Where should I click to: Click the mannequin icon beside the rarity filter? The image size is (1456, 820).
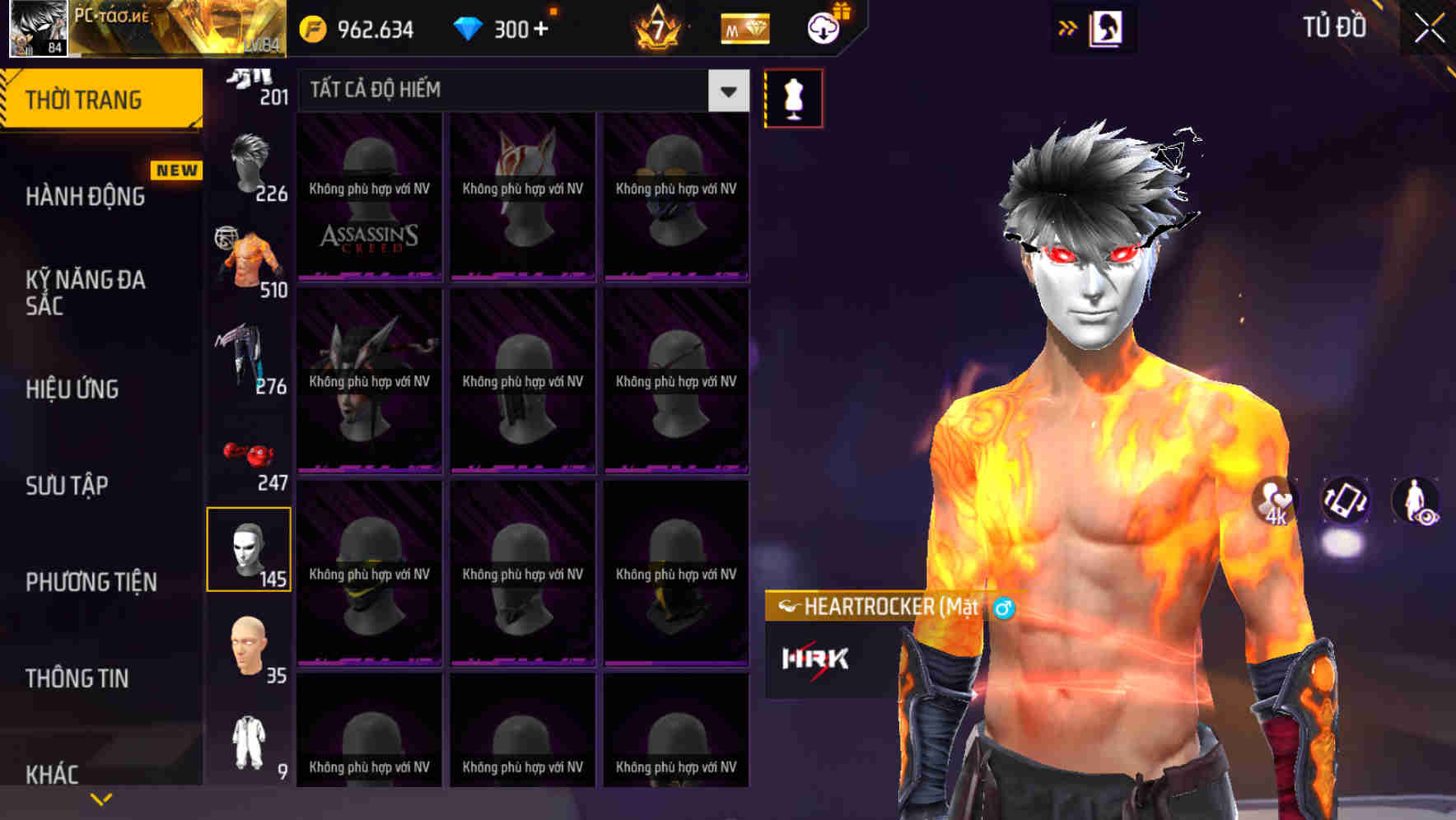793,97
